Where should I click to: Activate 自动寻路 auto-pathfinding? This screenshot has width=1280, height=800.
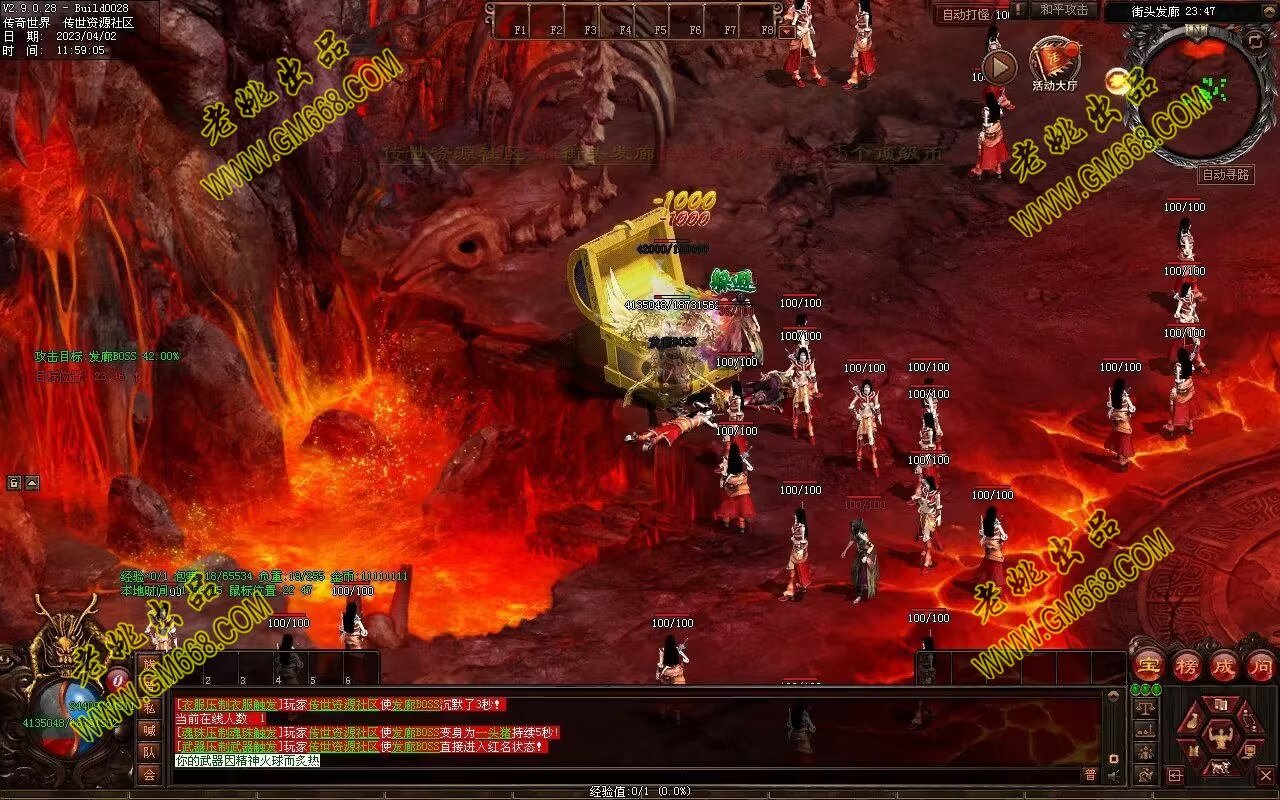[1226, 175]
